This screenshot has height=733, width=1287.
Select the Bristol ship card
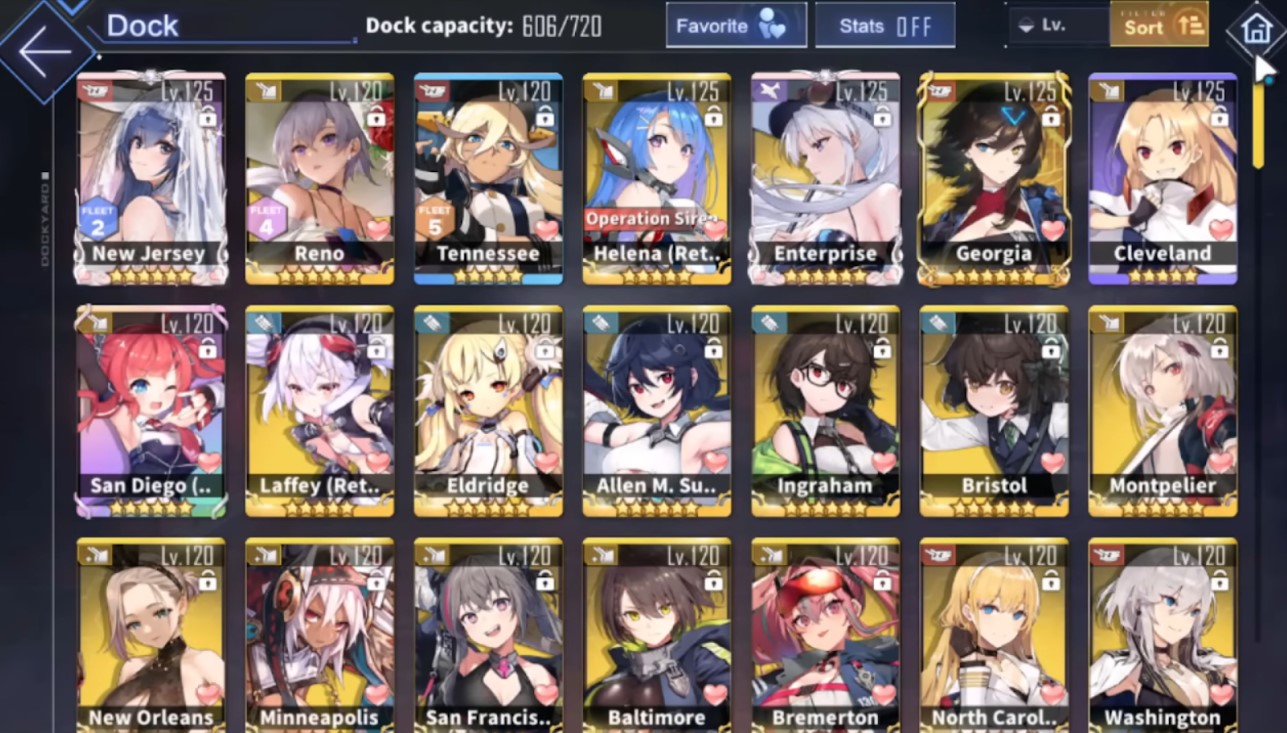(x=994, y=410)
